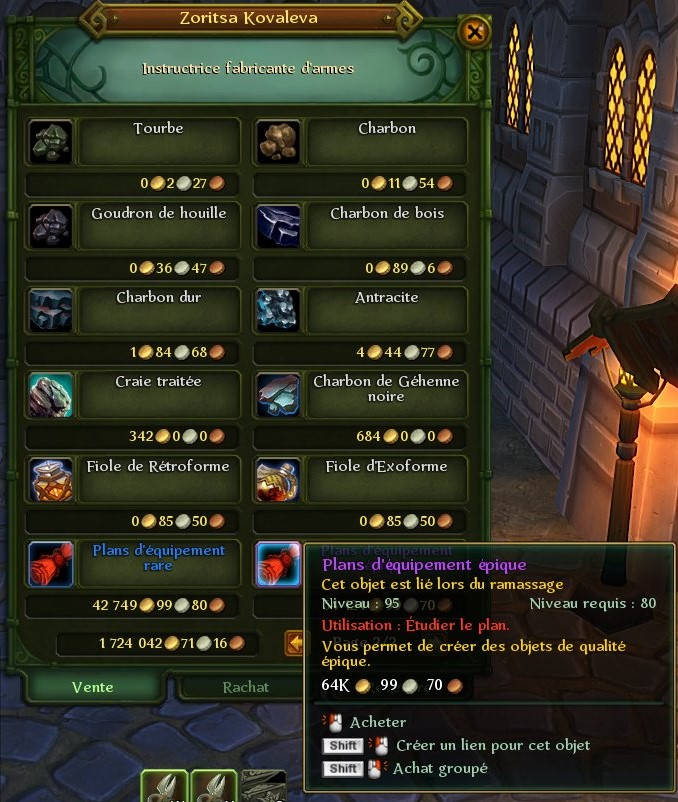Open the Rachat tab
The height and width of the screenshot is (802, 678).
click(x=245, y=687)
